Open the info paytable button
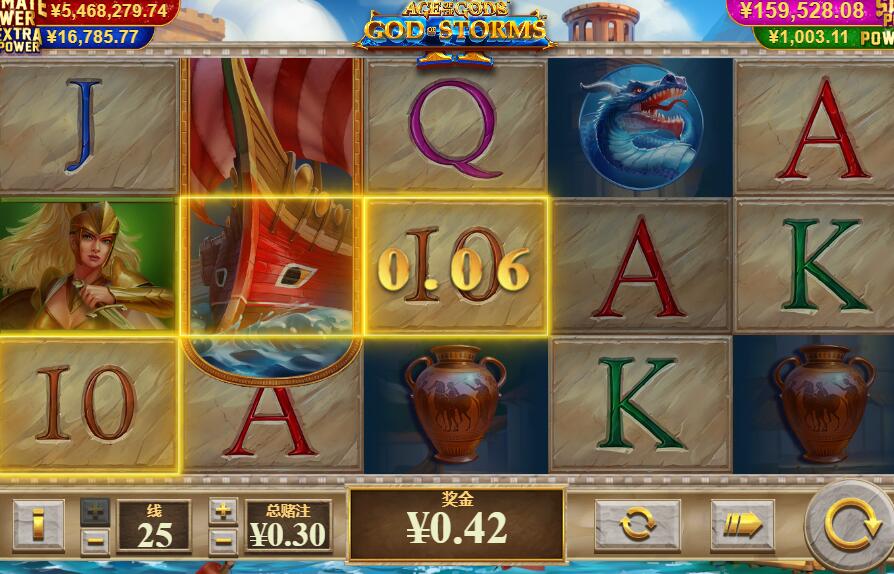This screenshot has width=894, height=574. click(x=39, y=525)
